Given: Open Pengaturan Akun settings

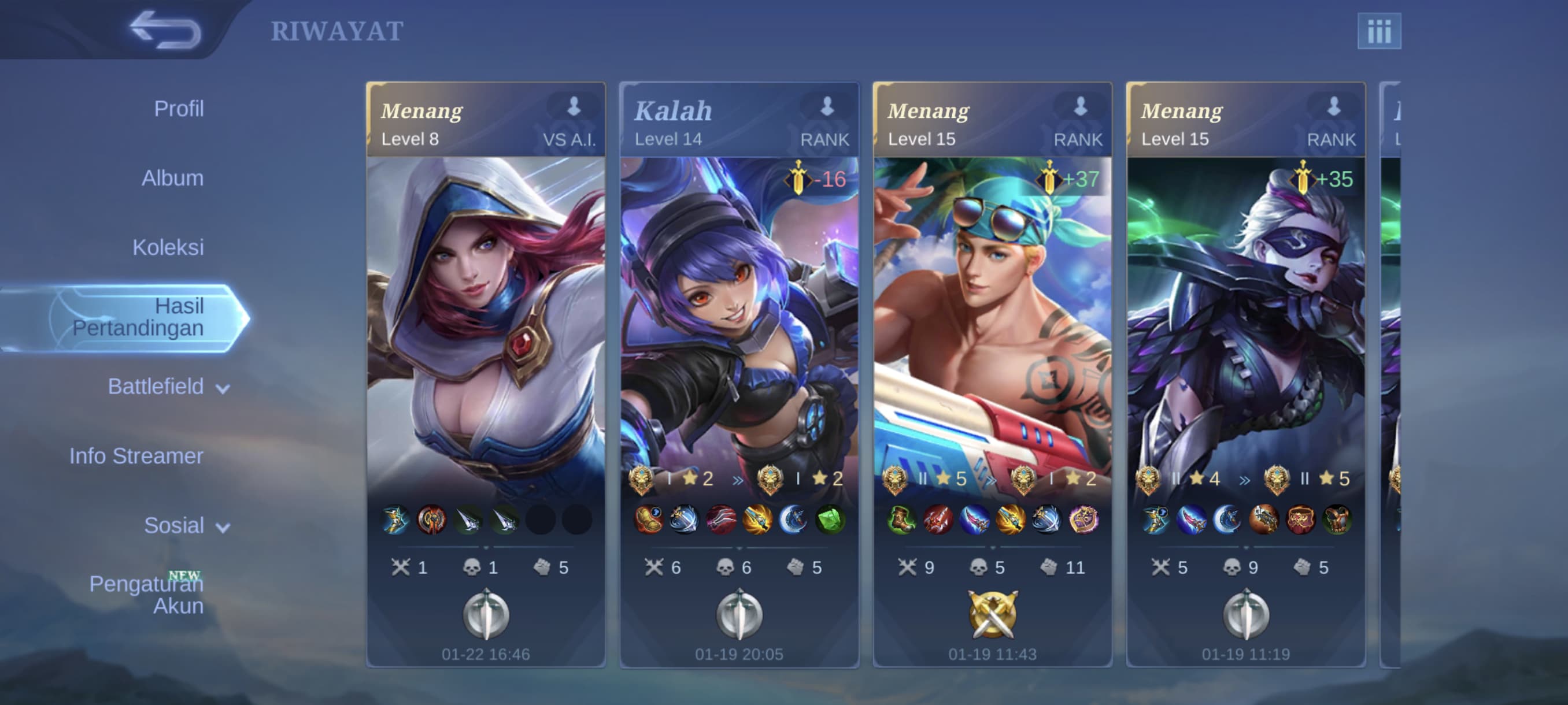Looking at the screenshot, I should tap(146, 595).
